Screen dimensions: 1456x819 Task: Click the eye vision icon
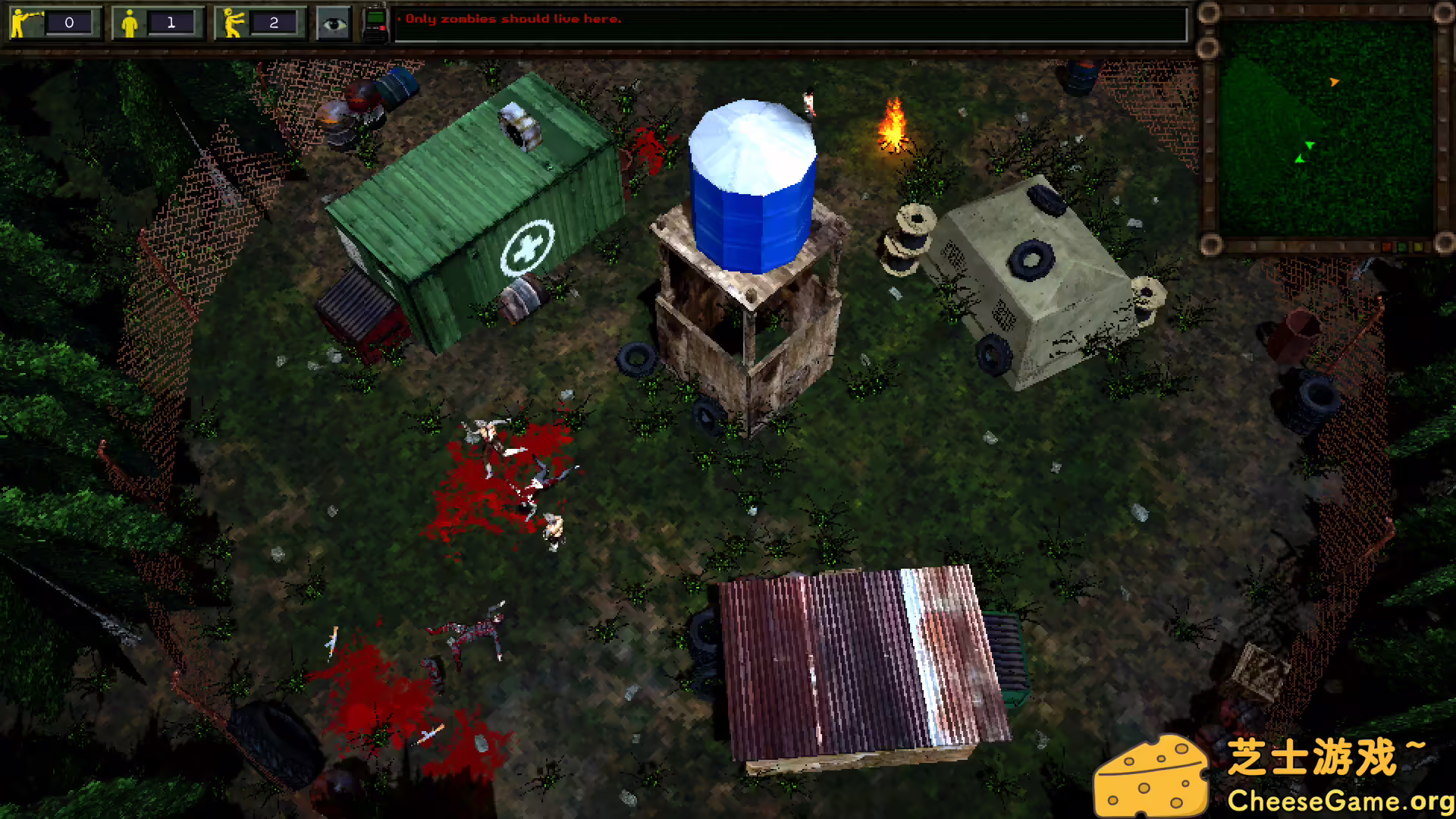(334, 22)
